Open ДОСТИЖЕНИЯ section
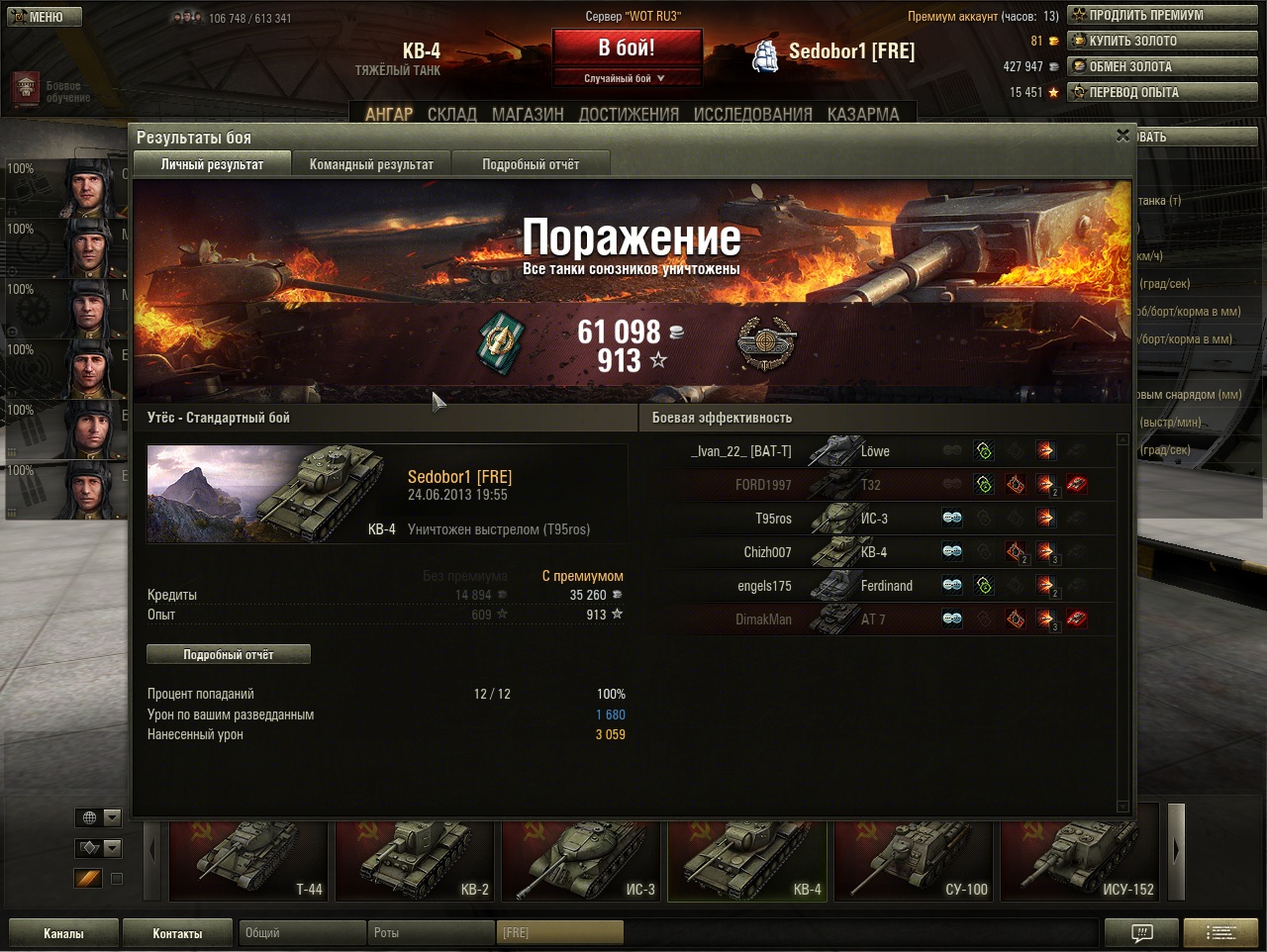Screen dimensions: 1267x952 (x=629, y=114)
